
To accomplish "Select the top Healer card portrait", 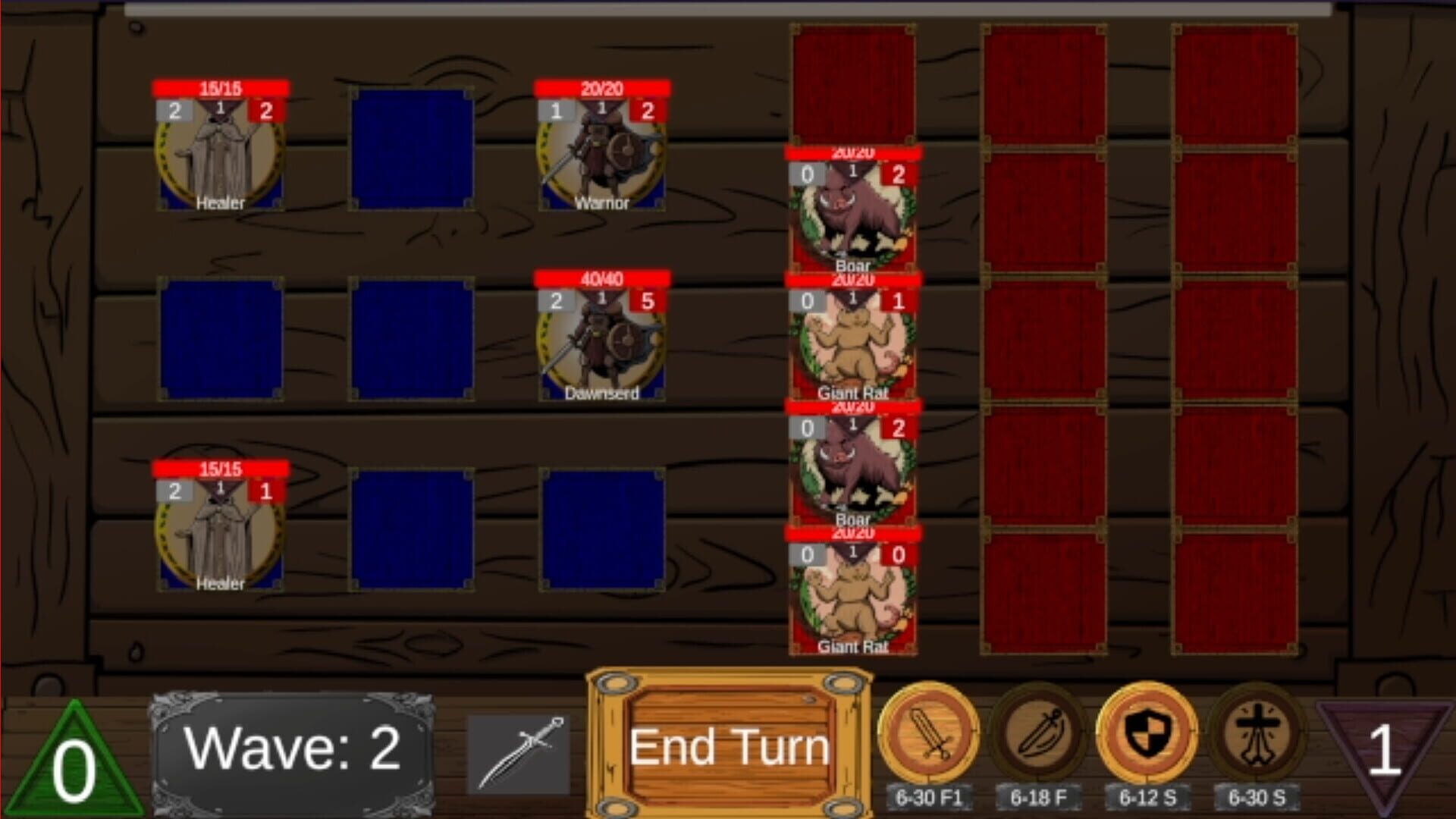I will click(x=220, y=159).
